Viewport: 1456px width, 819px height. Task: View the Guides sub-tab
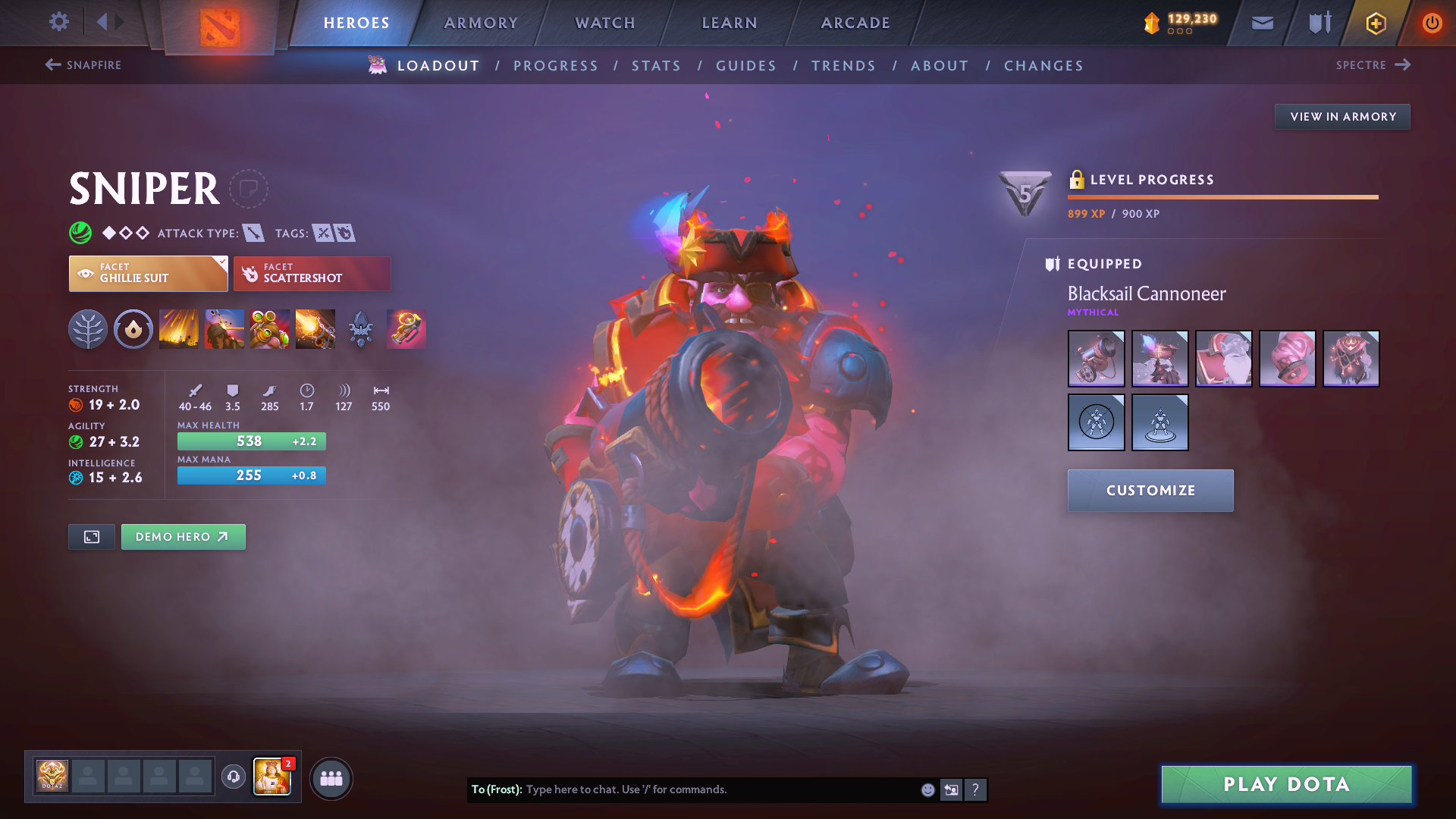pyautogui.click(x=746, y=66)
